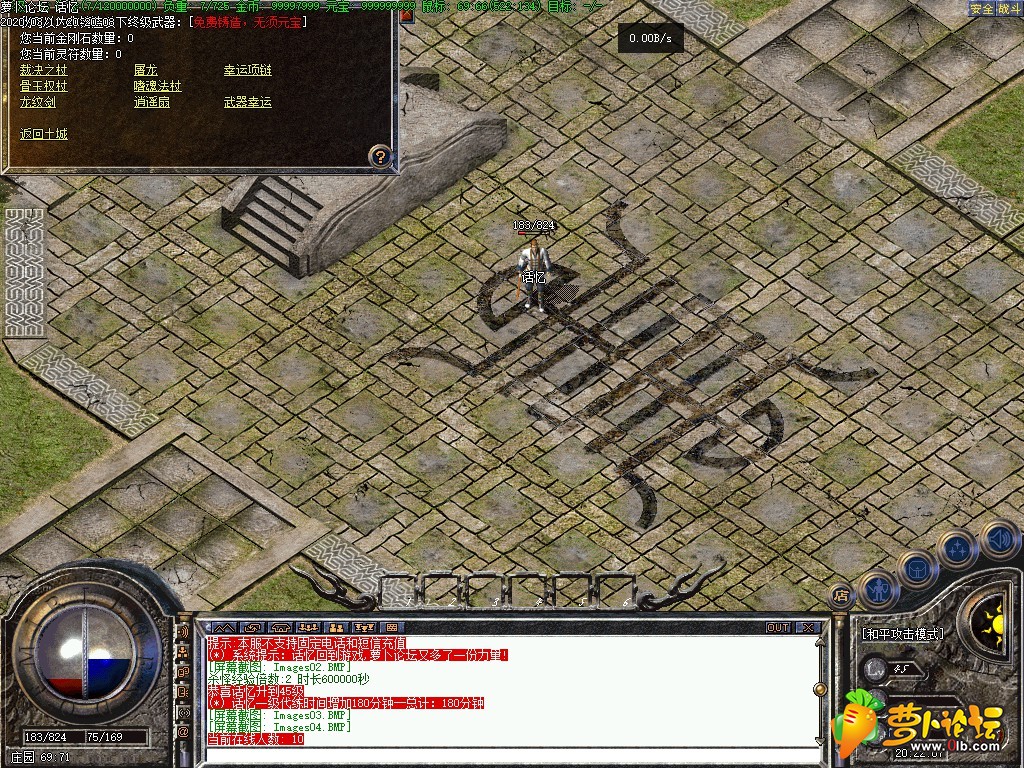Open the 武器幸运 option
Screen dimensions: 1024x768
pos(247,102)
